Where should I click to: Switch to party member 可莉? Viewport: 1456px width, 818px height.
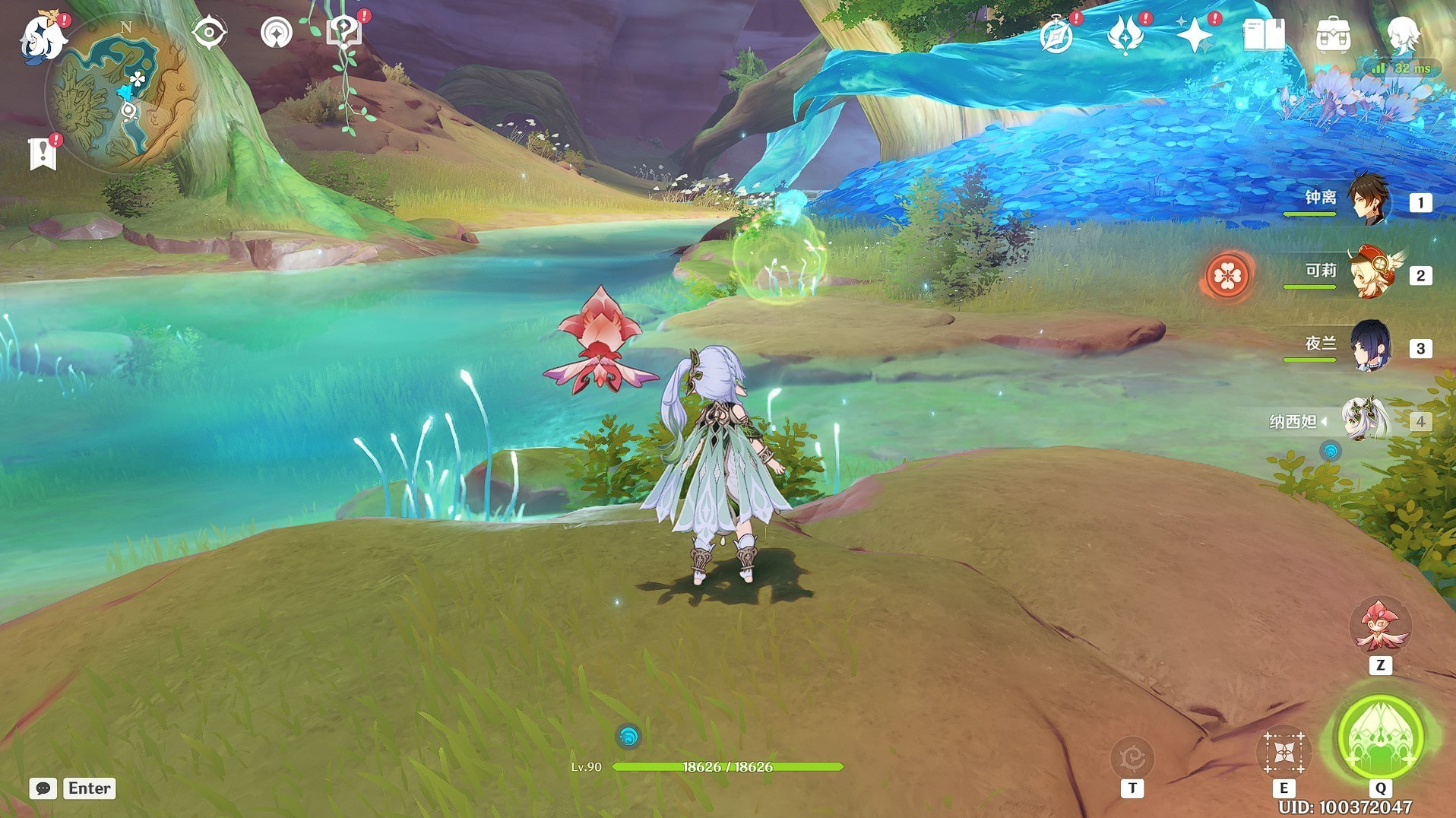click(x=1369, y=274)
